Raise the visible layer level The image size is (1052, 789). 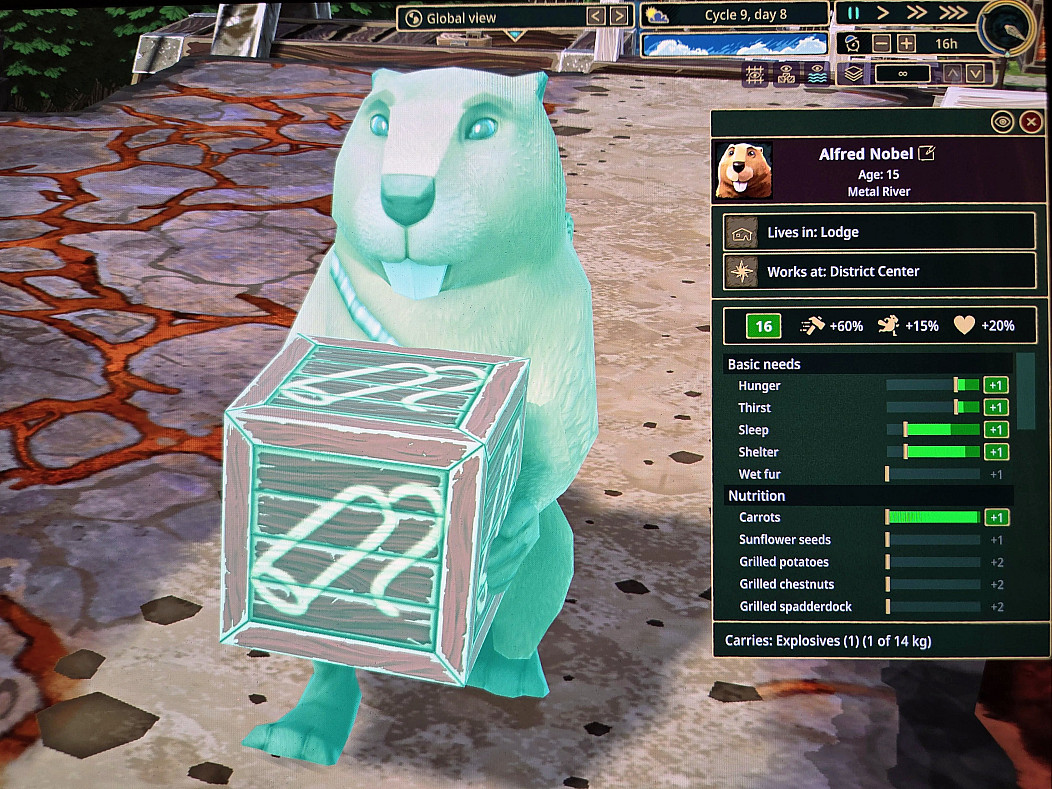pos(953,73)
